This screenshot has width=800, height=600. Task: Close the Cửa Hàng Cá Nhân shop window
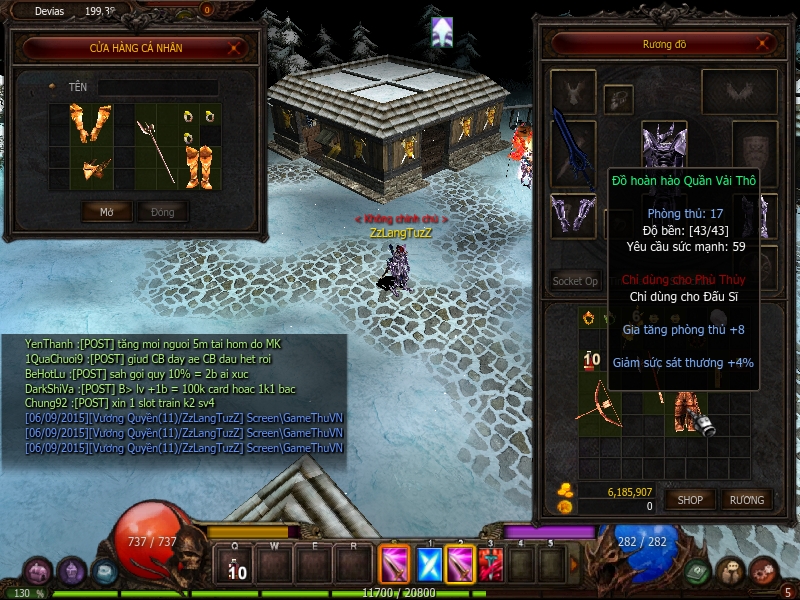coord(234,47)
